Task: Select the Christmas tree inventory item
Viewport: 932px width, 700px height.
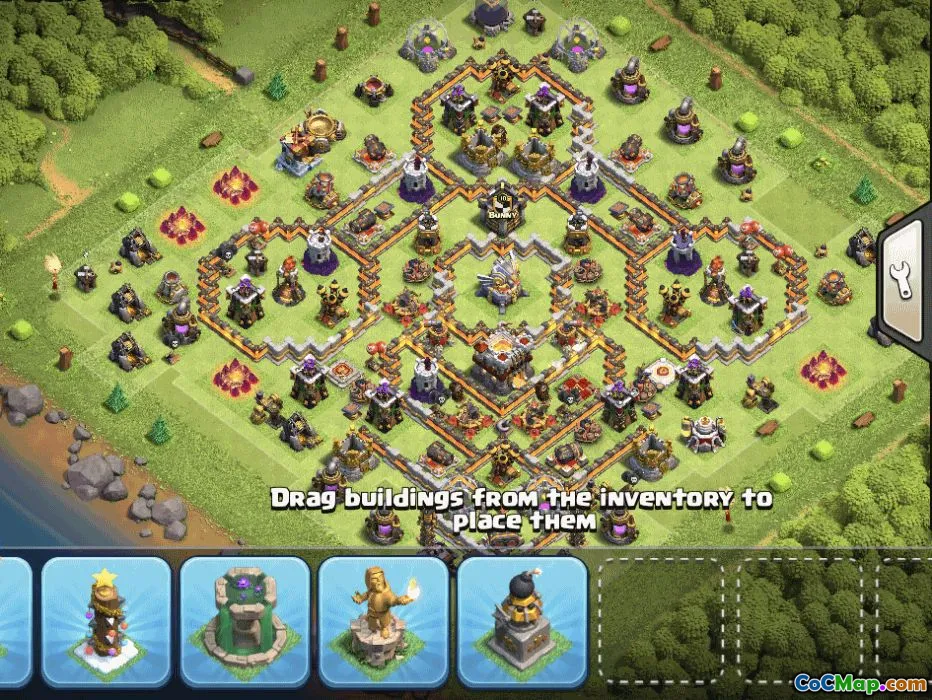Action: [106, 621]
